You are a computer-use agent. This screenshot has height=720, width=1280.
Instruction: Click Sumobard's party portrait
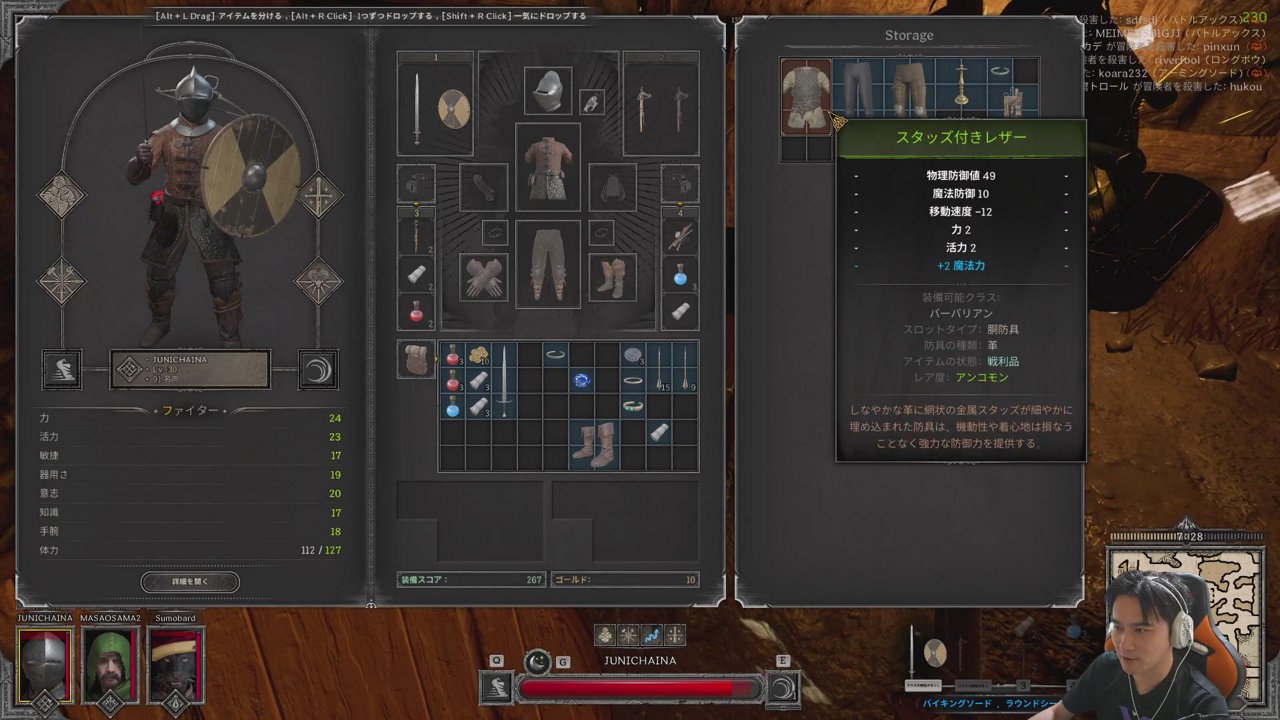(176, 665)
